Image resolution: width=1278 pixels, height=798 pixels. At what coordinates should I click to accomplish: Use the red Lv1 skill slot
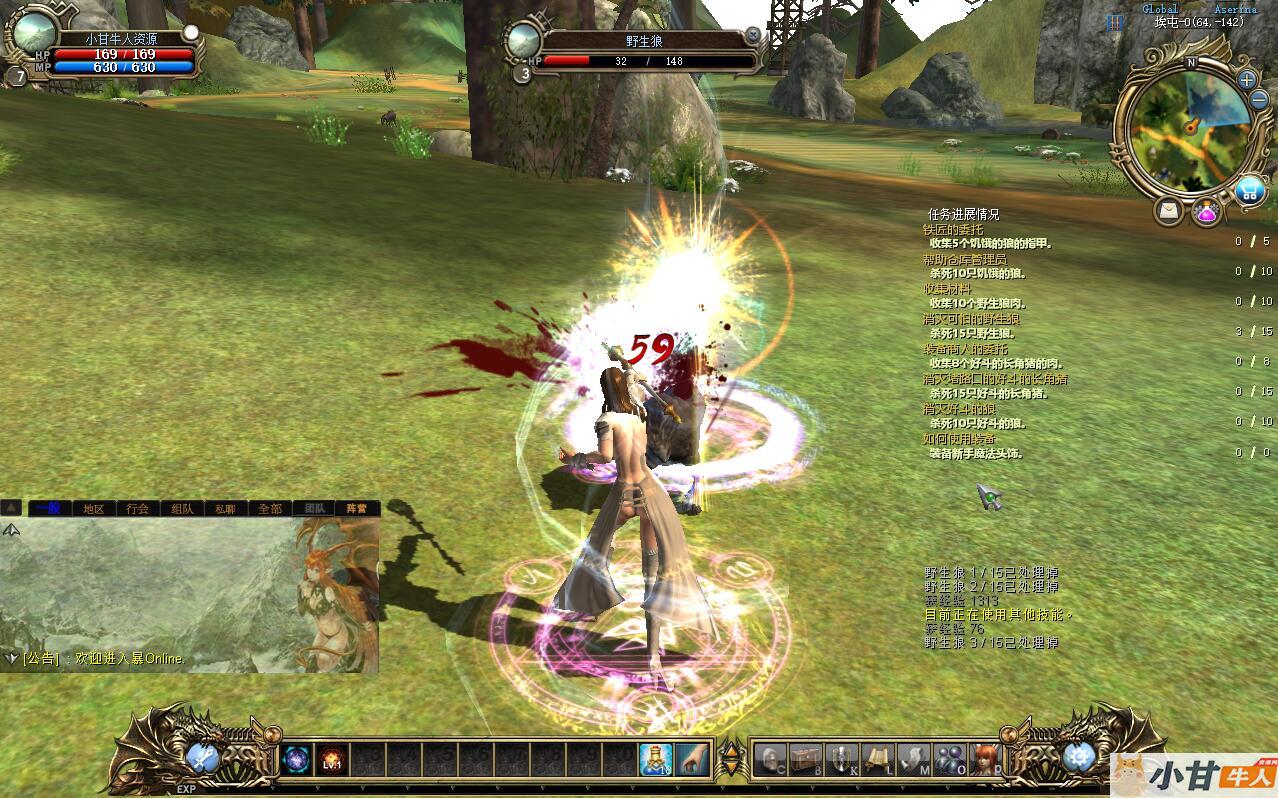coord(332,760)
